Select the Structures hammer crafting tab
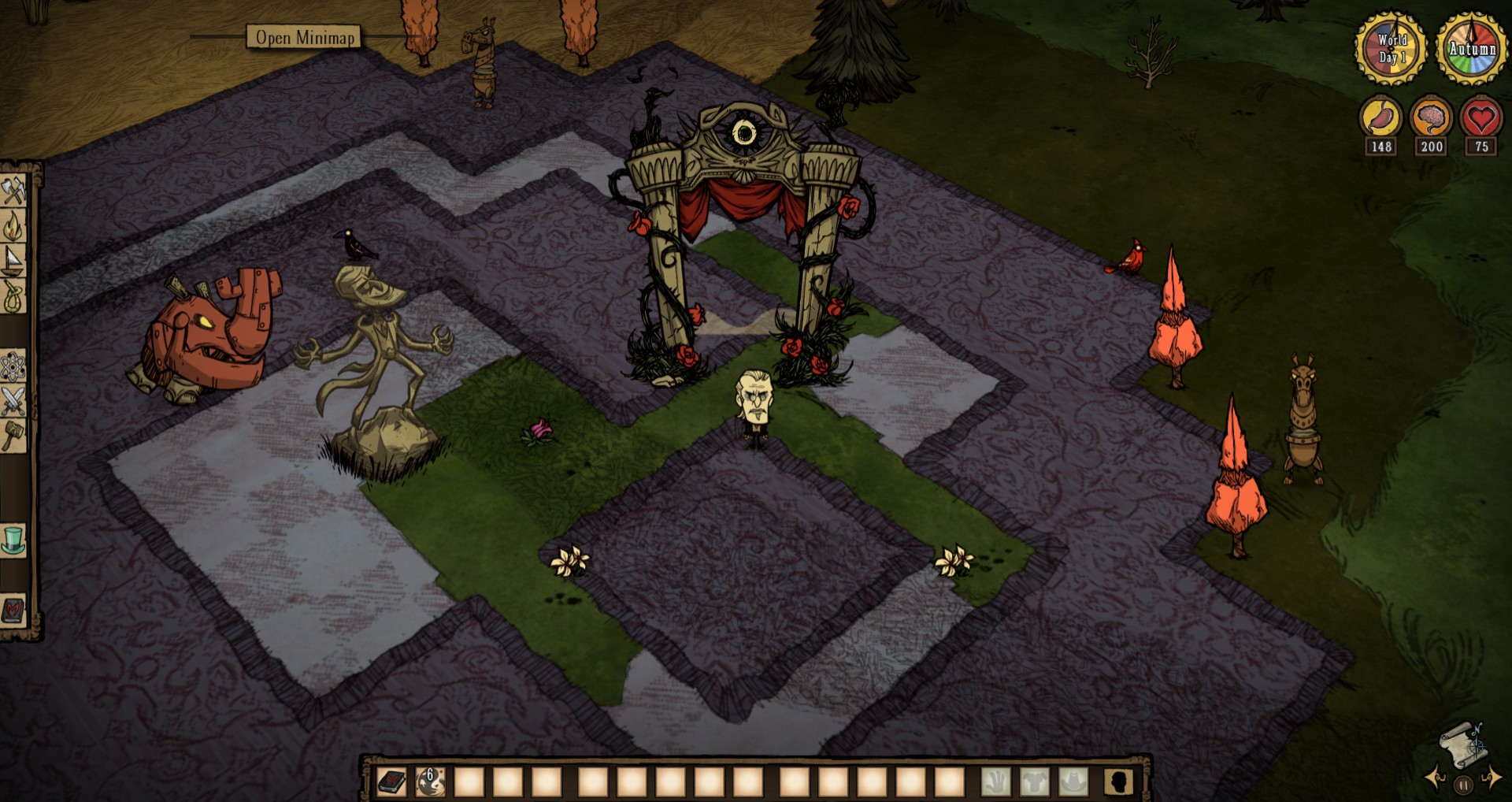Image resolution: width=1512 pixels, height=802 pixels. (13, 435)
